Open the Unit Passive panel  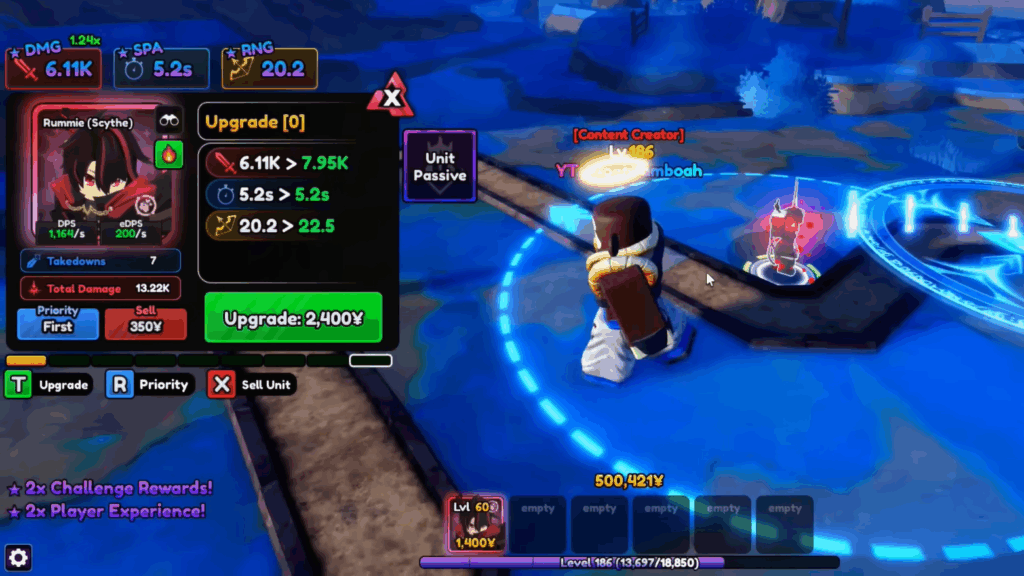click(439, 166)
